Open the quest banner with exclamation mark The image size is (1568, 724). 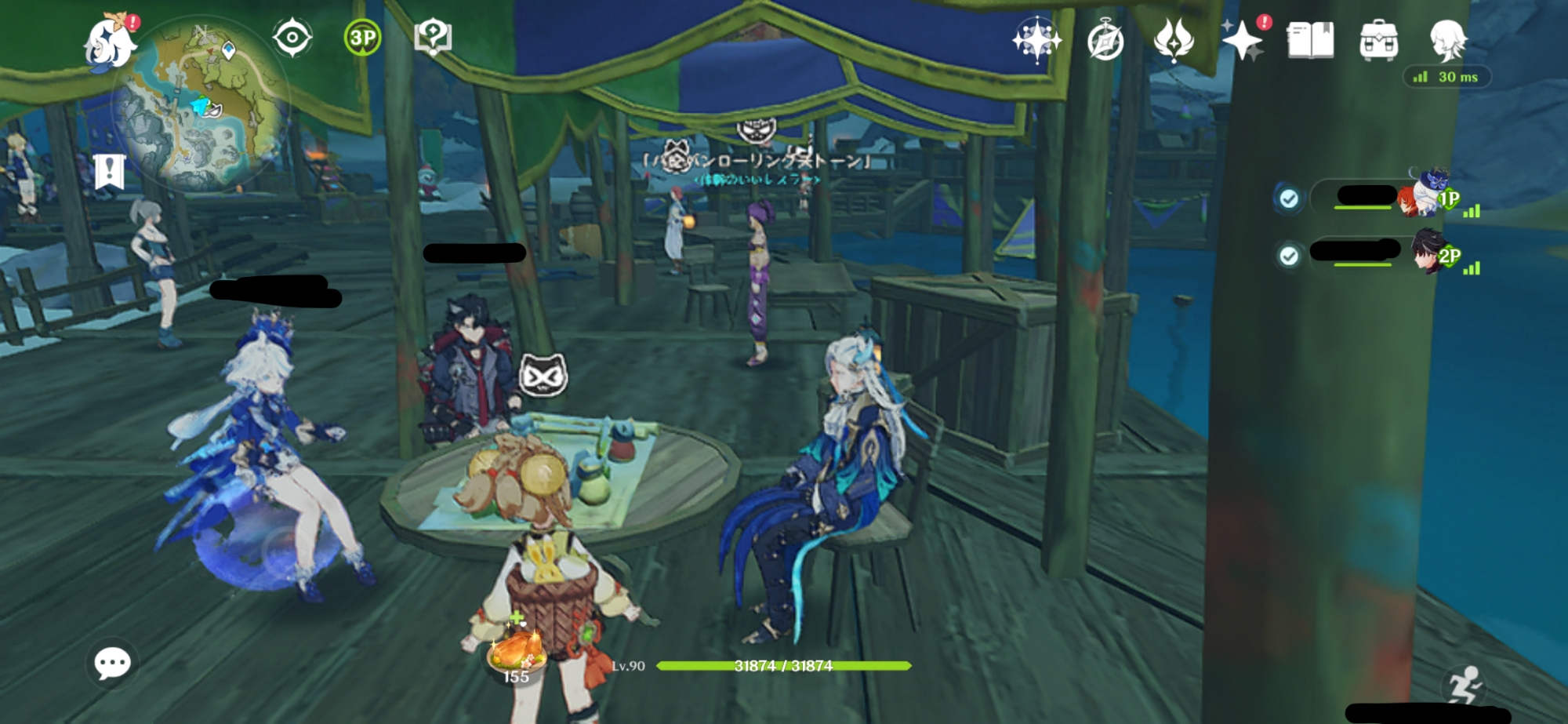pyautogui.click(x=109, y=171)
